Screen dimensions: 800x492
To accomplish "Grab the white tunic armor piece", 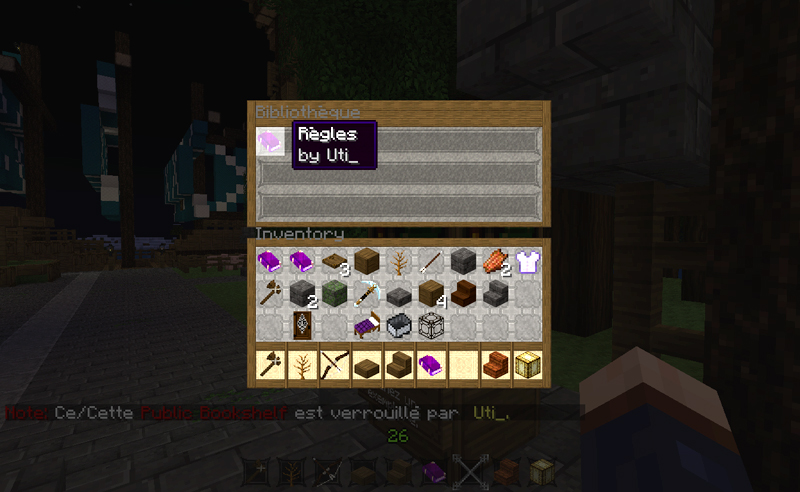I will tap(528, 262).
